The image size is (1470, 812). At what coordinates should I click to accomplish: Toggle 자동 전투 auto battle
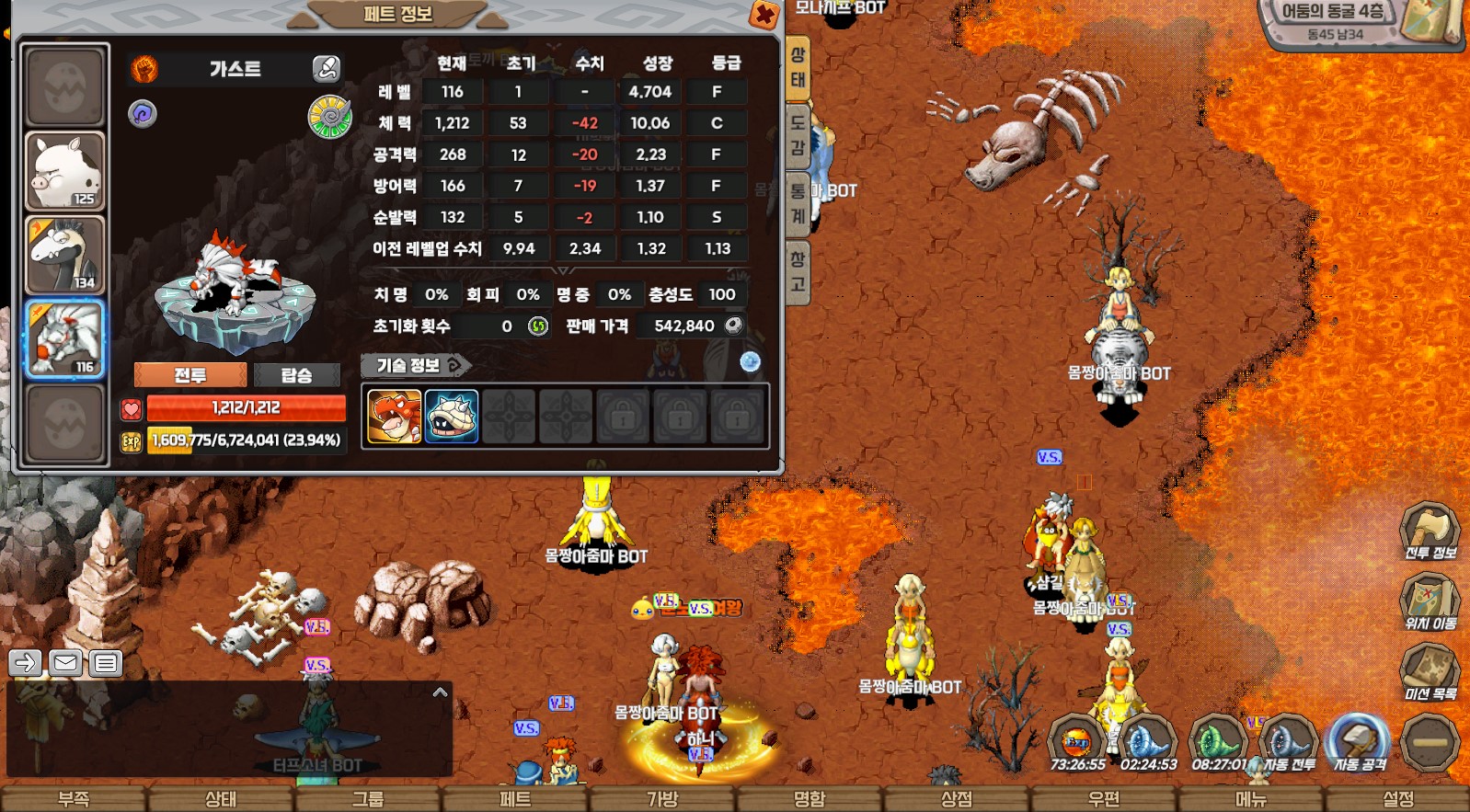coord(1288,741)
